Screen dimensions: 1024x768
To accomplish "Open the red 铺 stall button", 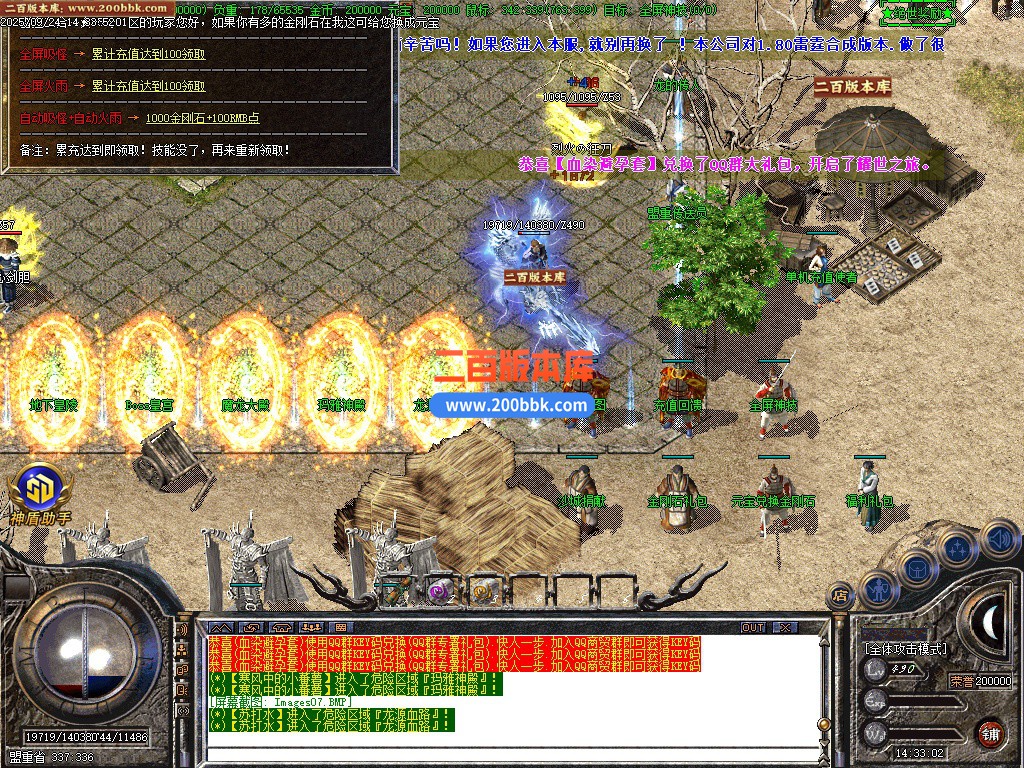I will click(x=991, y=731).
